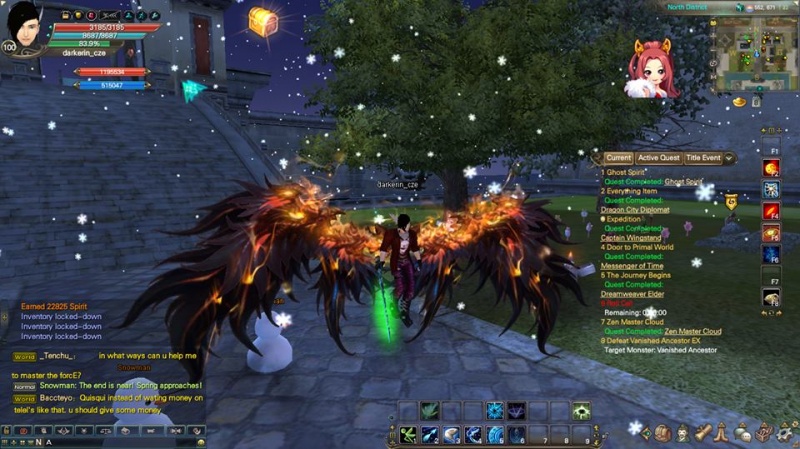Screen dimensions: 800x449
Task: Switch to the Active Quest tab
Action: click(x=659, y=158)
